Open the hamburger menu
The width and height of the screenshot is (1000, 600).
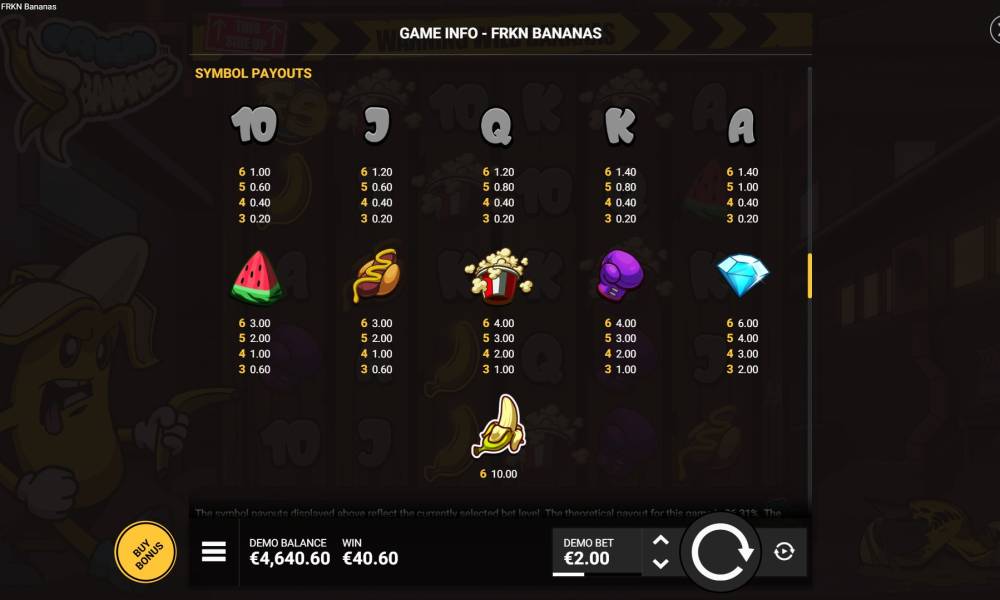coord(214,551)
